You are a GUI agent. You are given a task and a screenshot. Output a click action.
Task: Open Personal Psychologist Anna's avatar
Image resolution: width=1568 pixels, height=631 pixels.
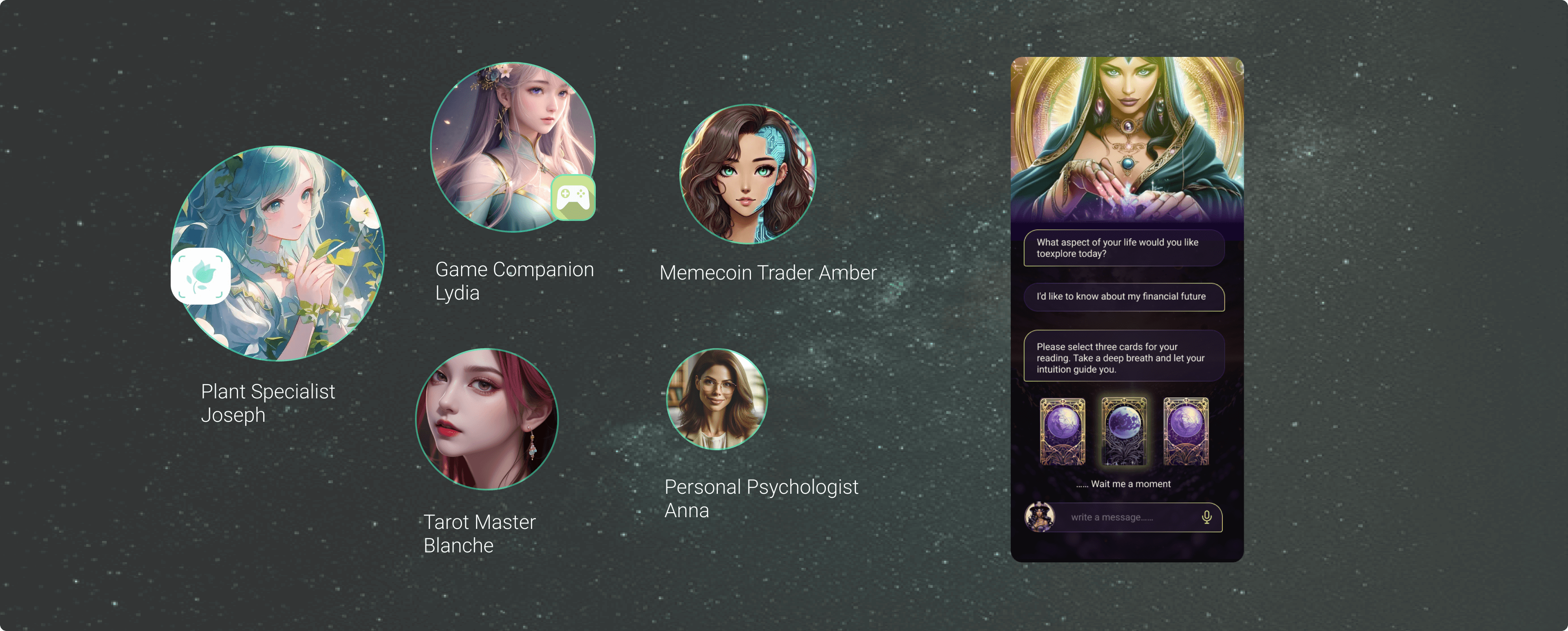[x=716, y=400]
